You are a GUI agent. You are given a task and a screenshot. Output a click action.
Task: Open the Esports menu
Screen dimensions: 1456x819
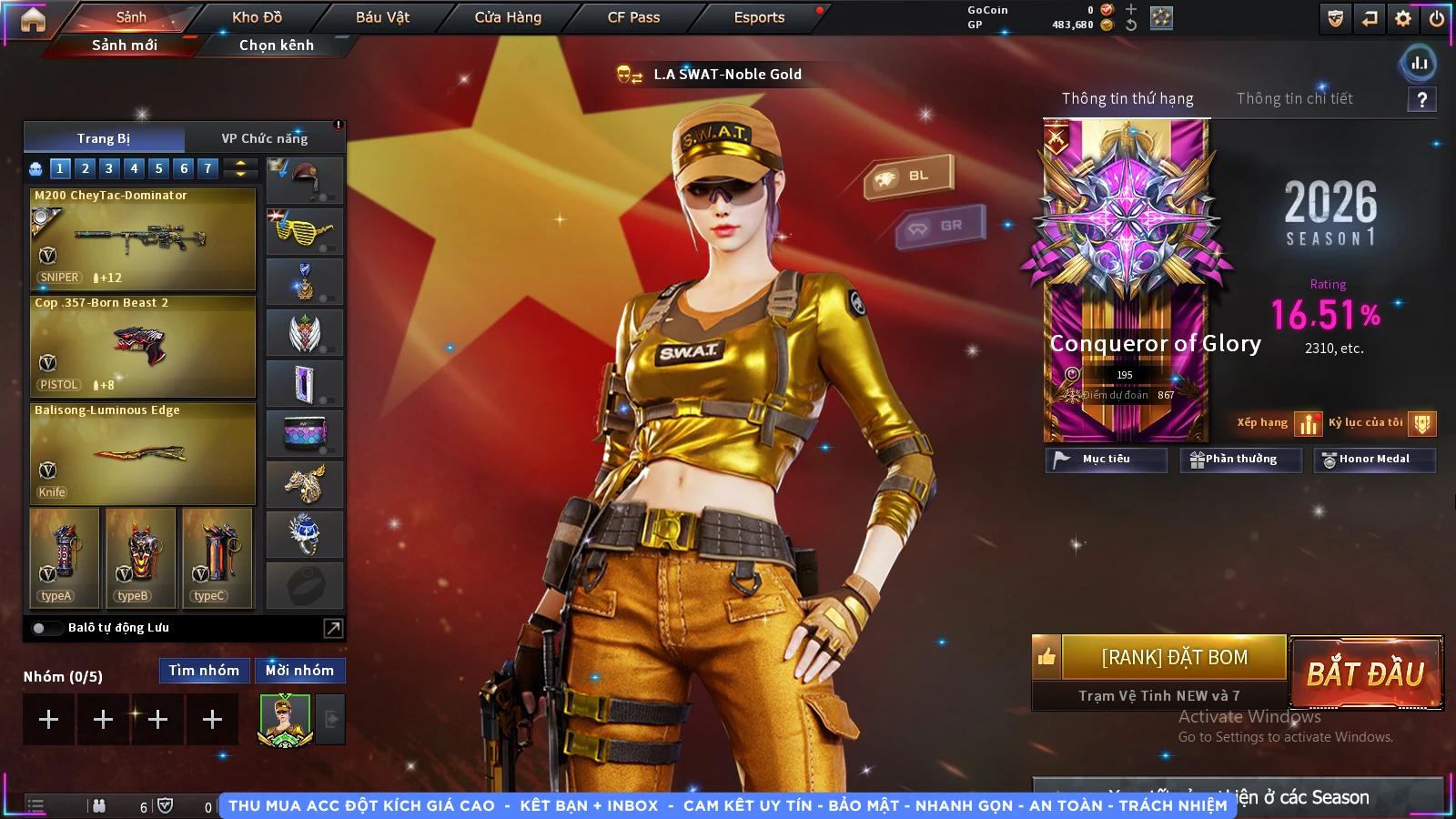[x=759, y=17]
